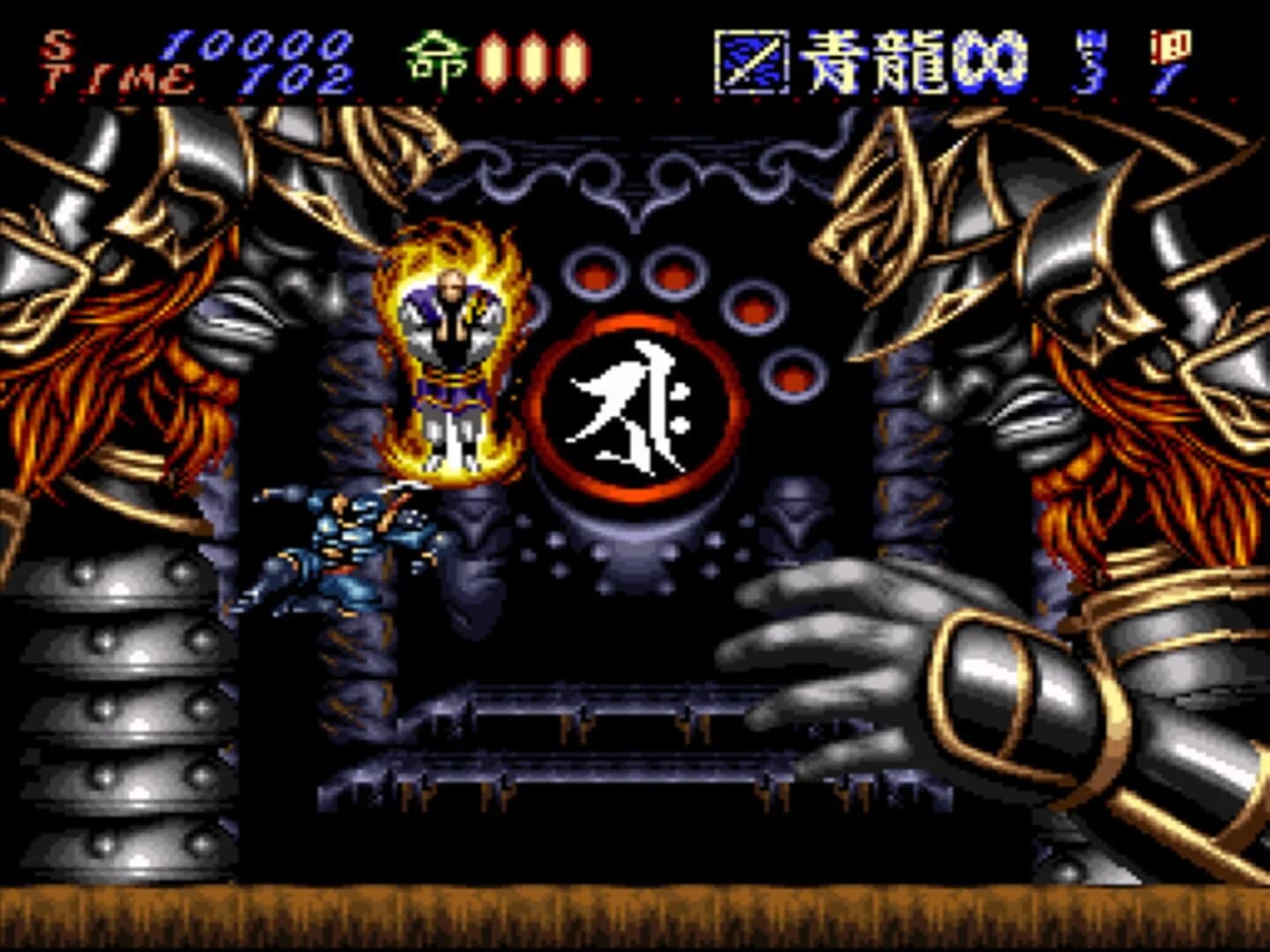Screen dimensions: 1270x952
Task: Click the timer value 102
Action: click(295, 78)
